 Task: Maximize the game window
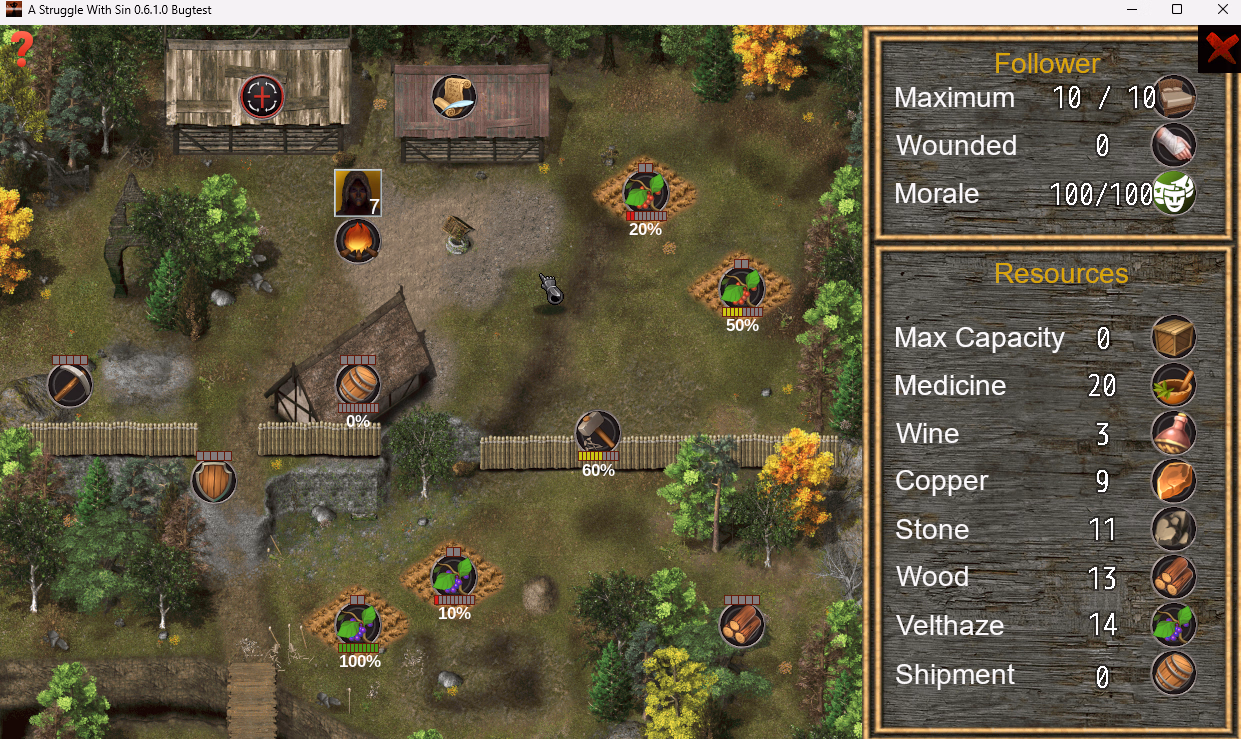pos(1177,10)
